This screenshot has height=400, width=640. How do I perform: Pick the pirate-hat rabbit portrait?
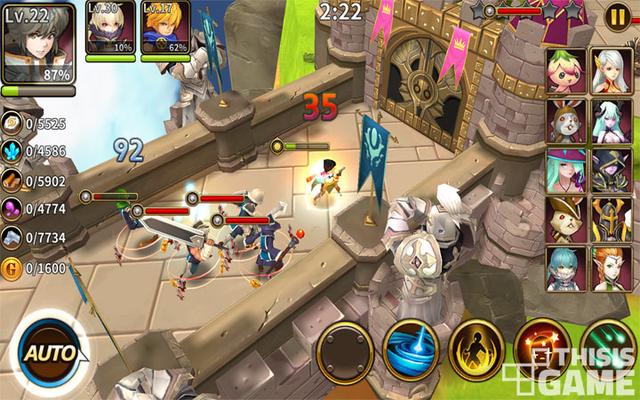566,218
